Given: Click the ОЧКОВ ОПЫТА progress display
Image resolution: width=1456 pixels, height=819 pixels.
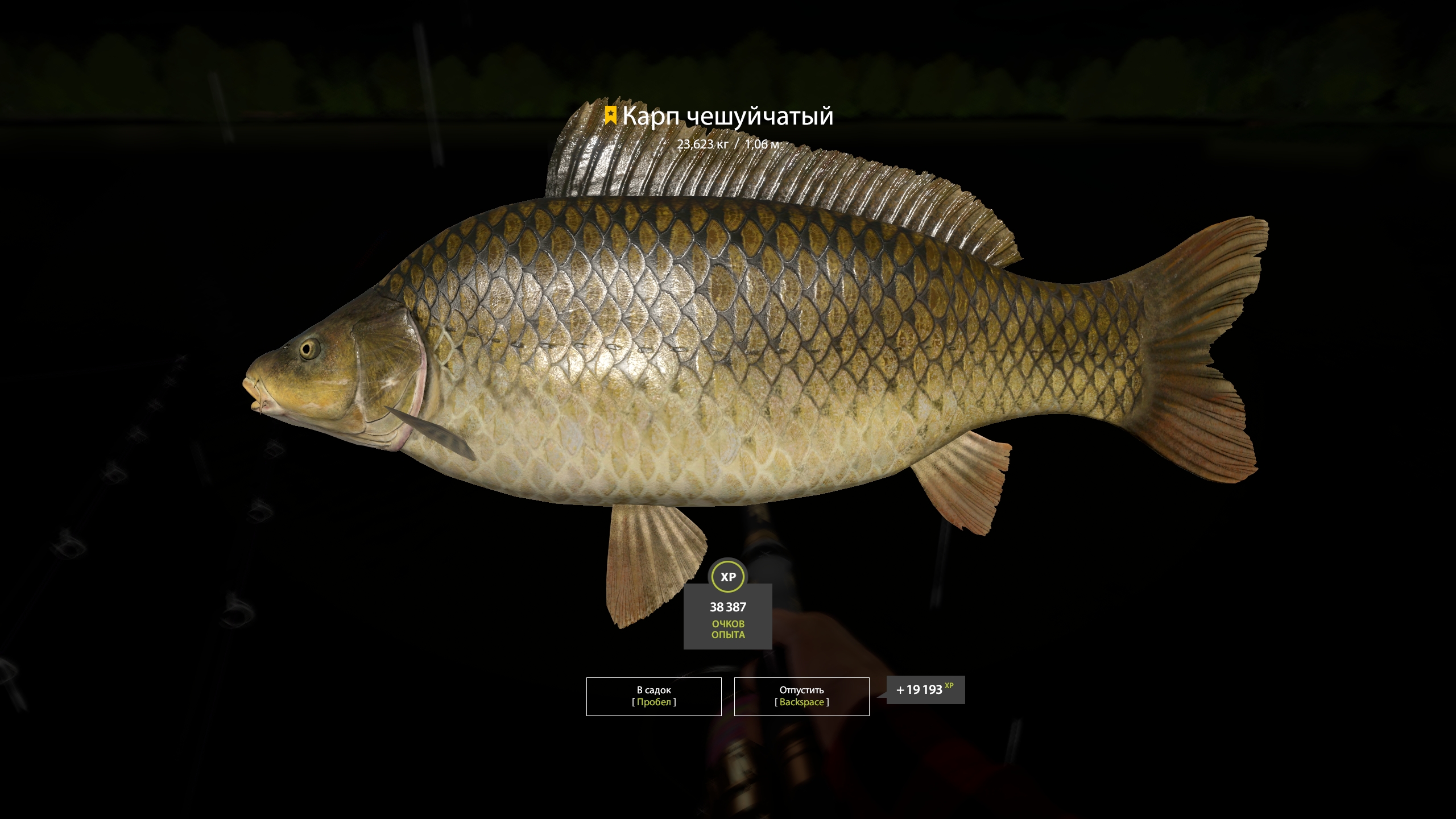Looking at the screenshot, I should click(x=729, y=634).
